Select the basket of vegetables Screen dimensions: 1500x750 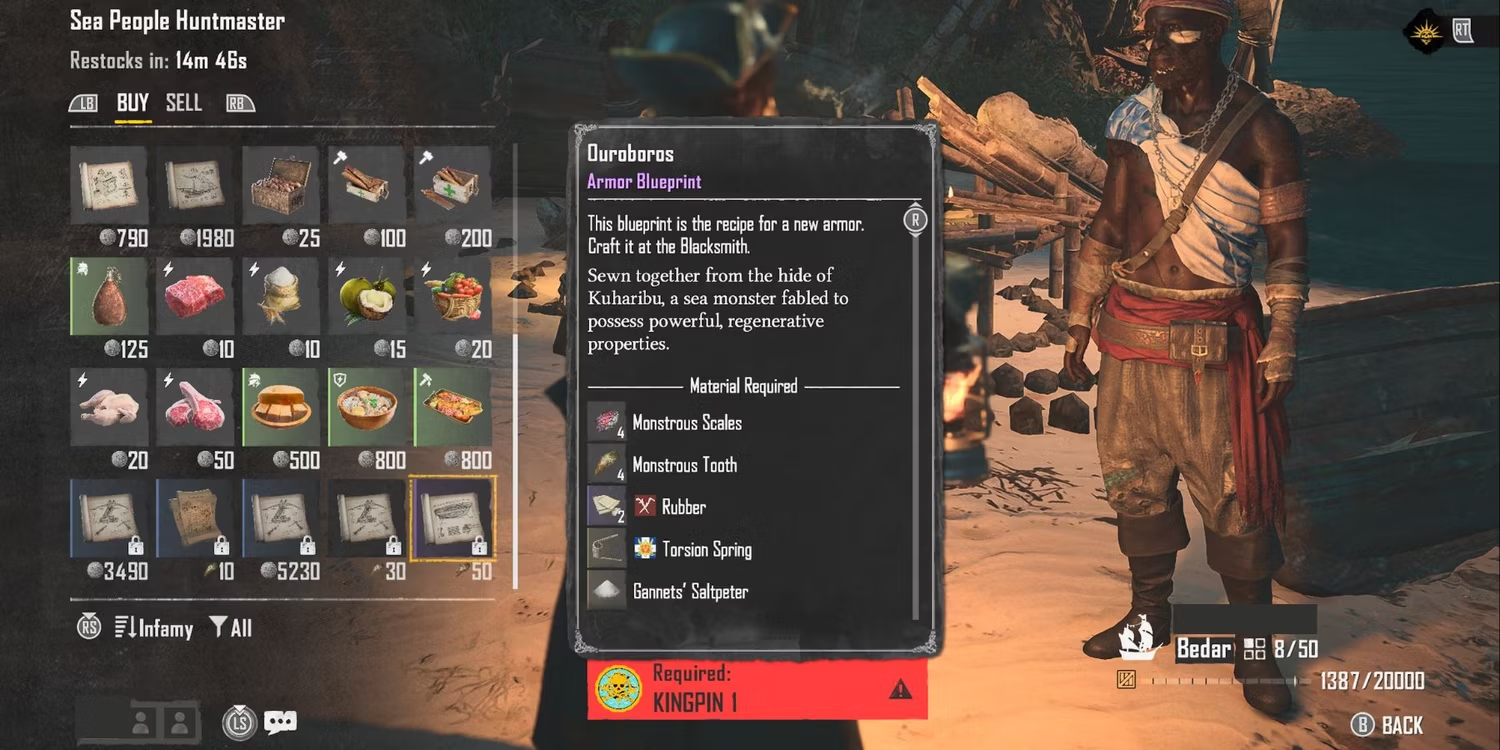tap(453, 296)
